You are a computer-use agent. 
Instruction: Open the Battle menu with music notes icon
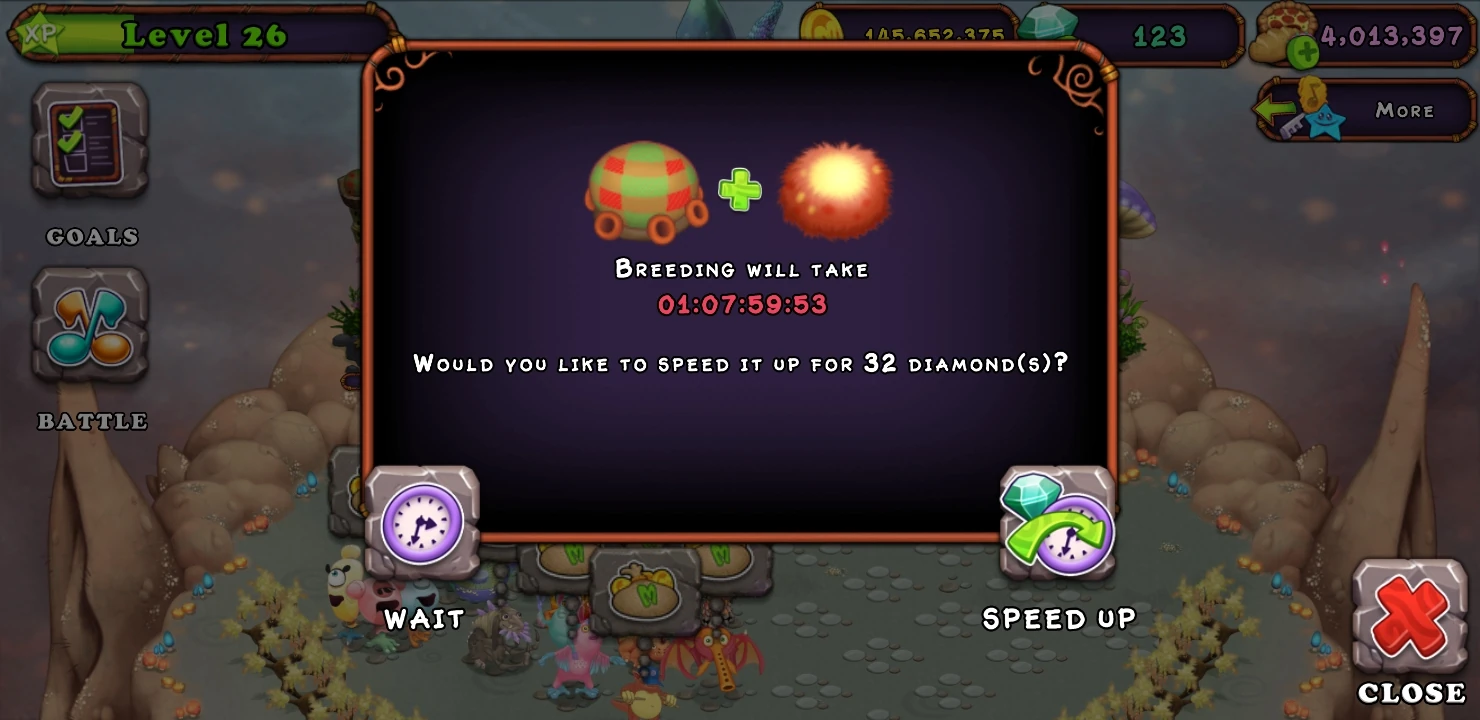(90, 325)
